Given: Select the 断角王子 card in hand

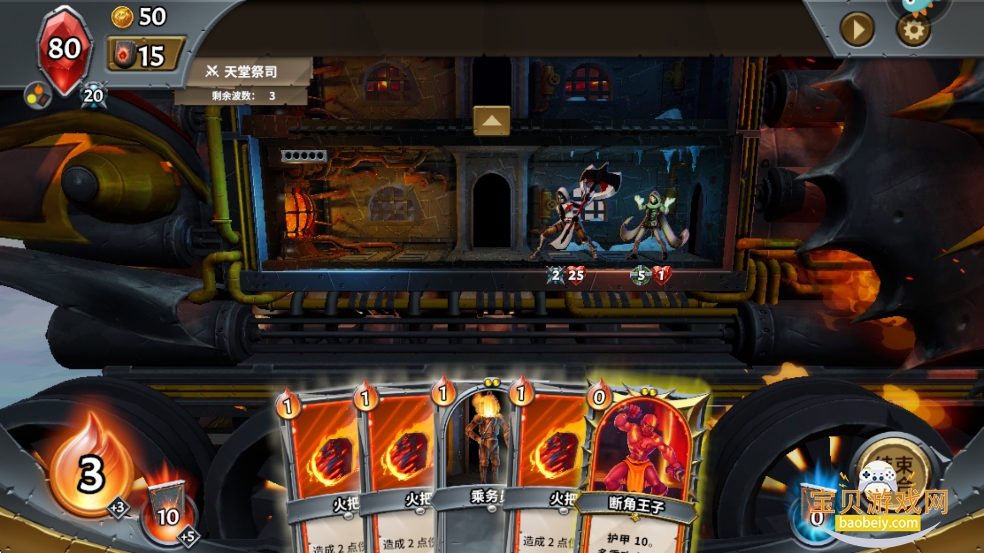Looking at the screenshot, I should coord(638,460).
